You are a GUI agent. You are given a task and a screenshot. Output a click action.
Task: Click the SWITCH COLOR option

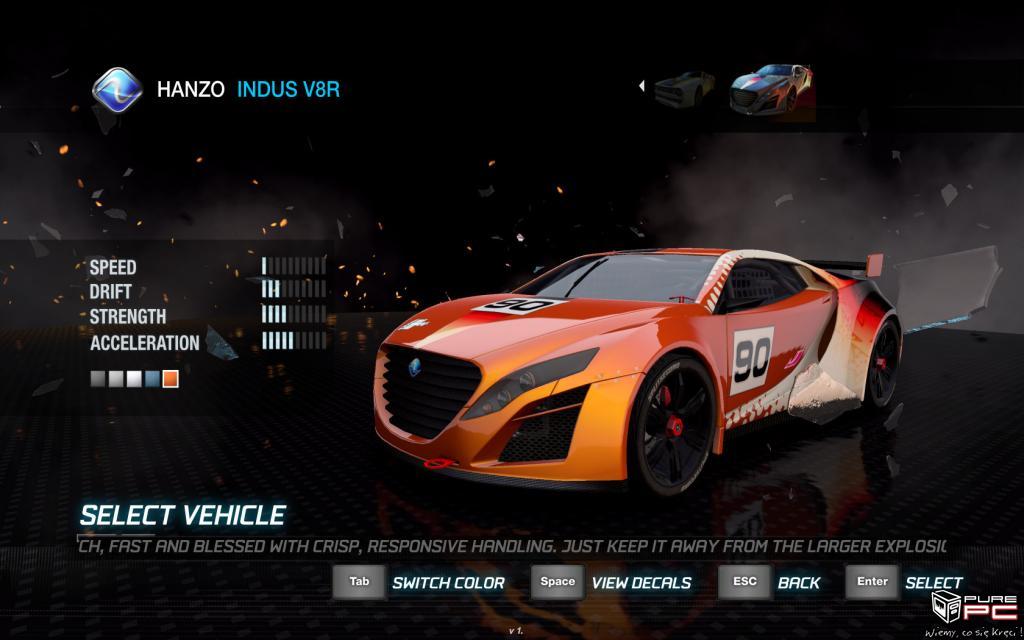point(447,583)
